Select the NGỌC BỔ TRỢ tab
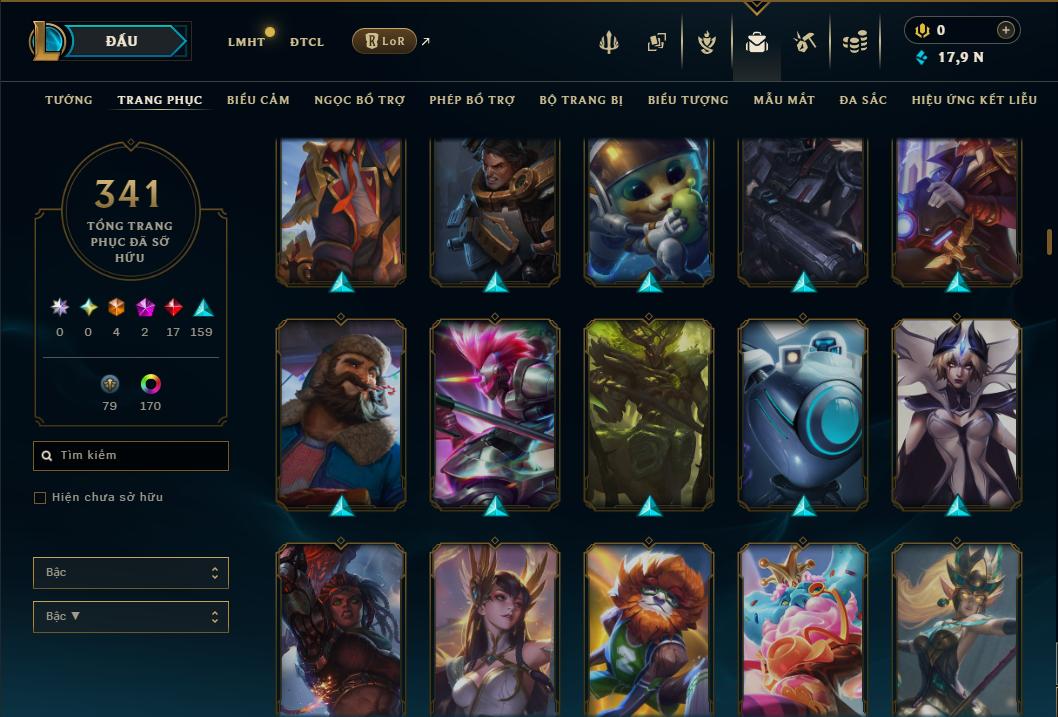Image resolution: width=1058 pixels, height=717 pixels. [x=359, y=100]
